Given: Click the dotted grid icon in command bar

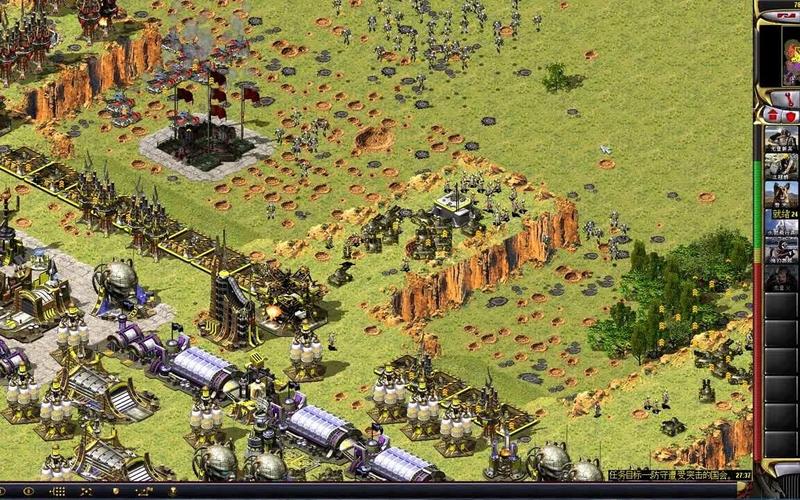Looking at the screenshot, I should click(58, 492).
